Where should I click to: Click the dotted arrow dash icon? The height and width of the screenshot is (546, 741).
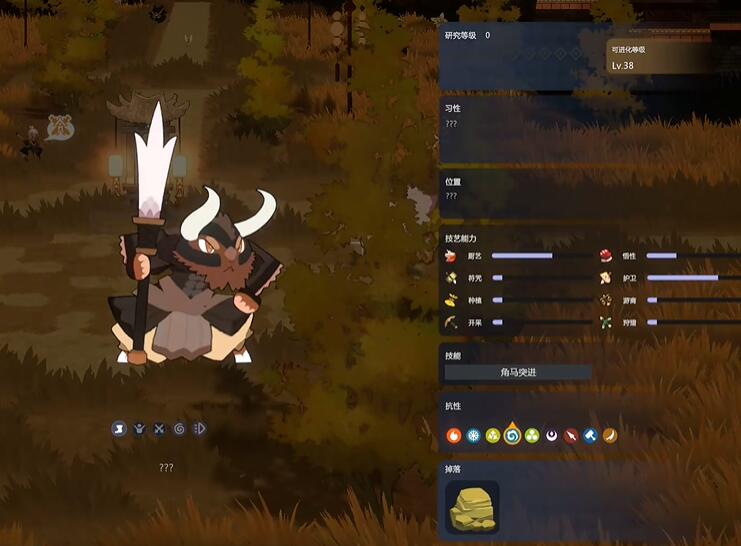pos(200,429)
